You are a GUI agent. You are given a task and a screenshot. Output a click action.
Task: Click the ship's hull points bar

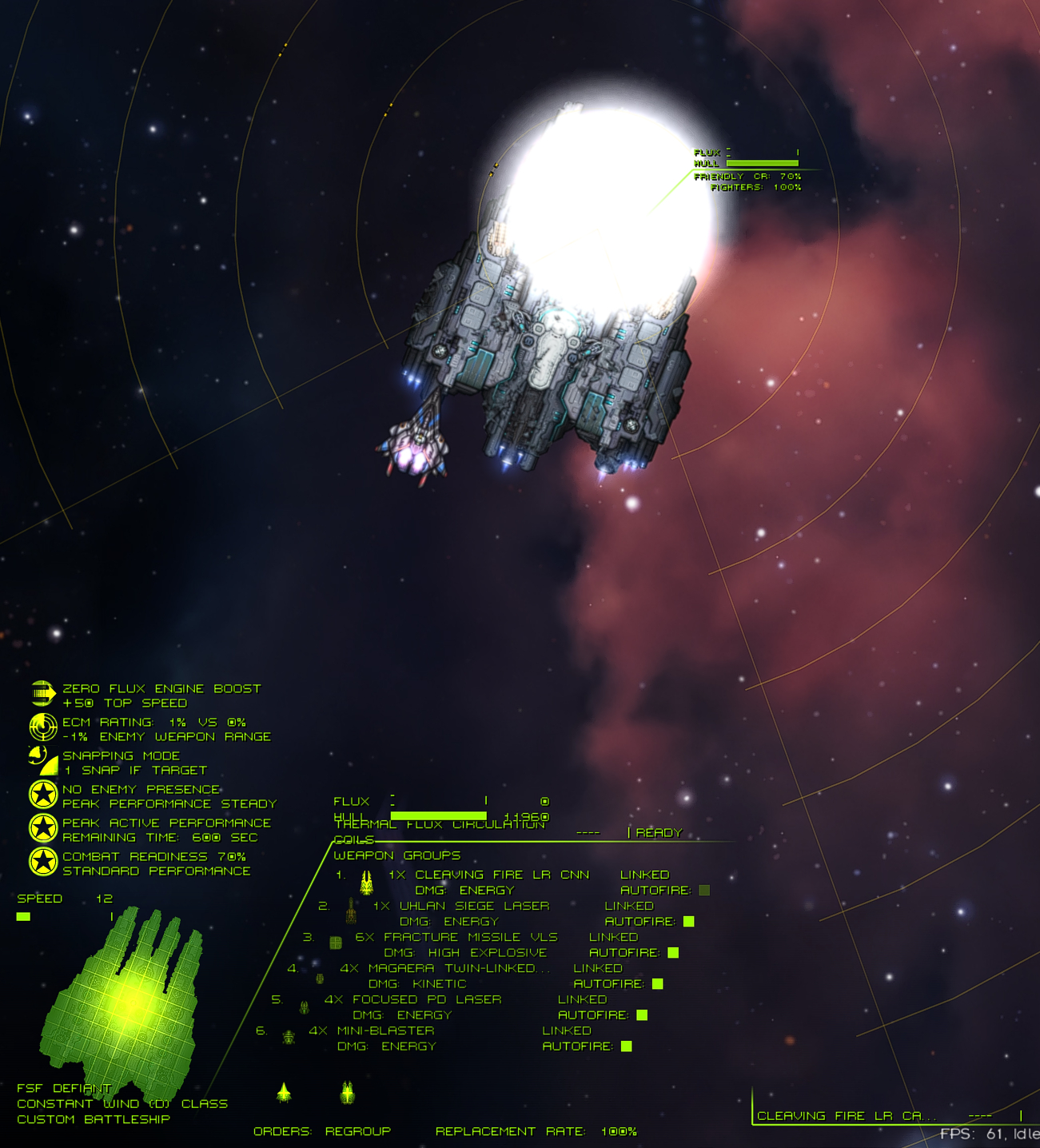(x=440, y=816)
